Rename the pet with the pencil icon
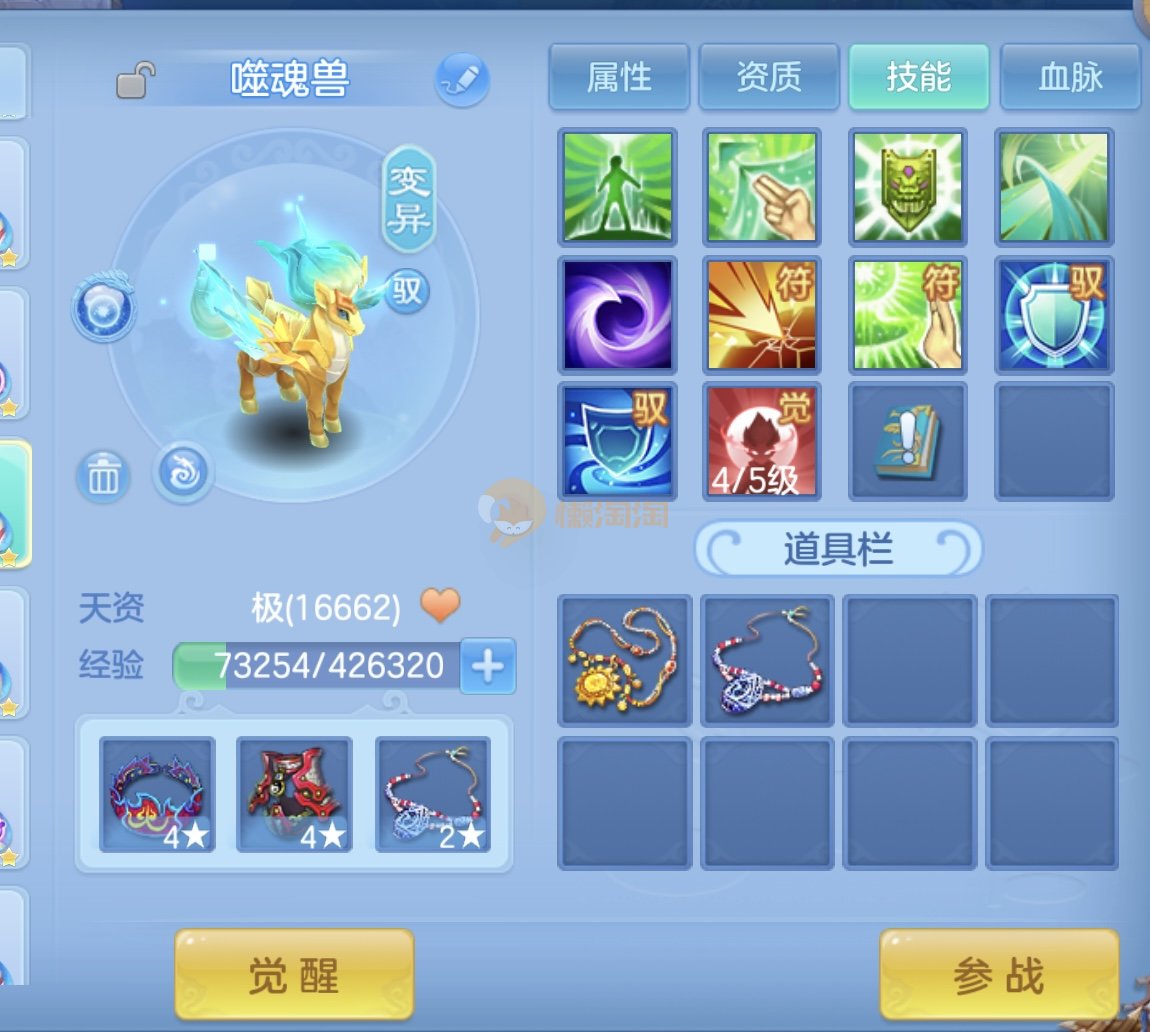Viewport: 1150px width, 1032px height. click(x=462, y=80)
